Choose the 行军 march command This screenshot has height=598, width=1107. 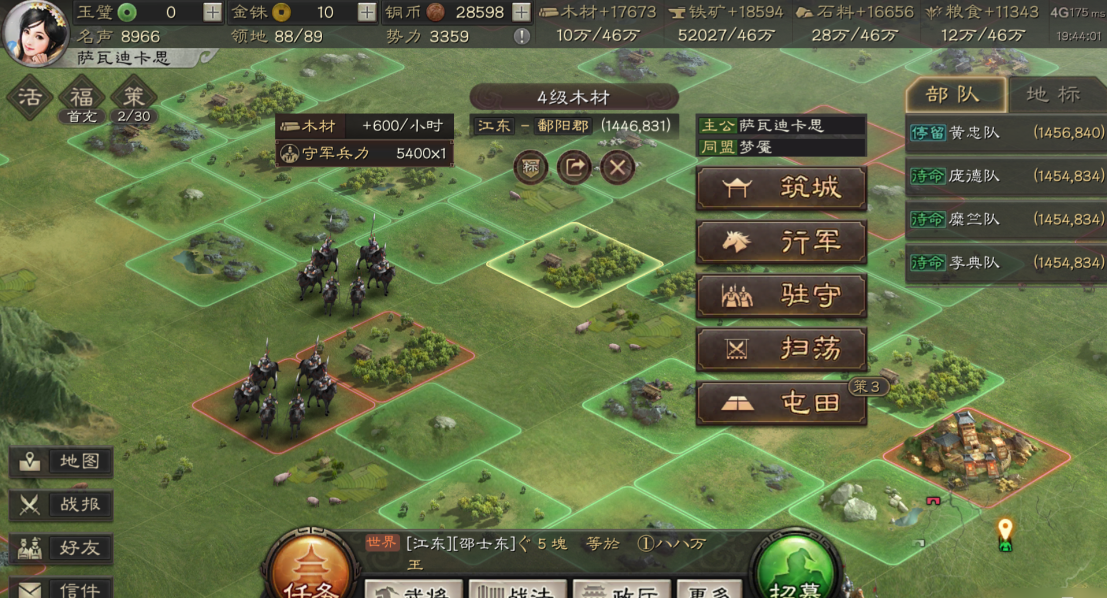[781, 242]
